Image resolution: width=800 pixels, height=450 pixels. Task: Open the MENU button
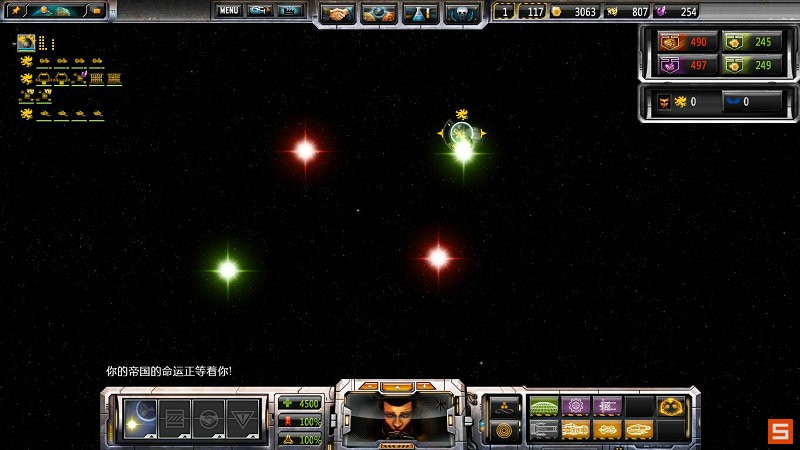pos(229,10)
